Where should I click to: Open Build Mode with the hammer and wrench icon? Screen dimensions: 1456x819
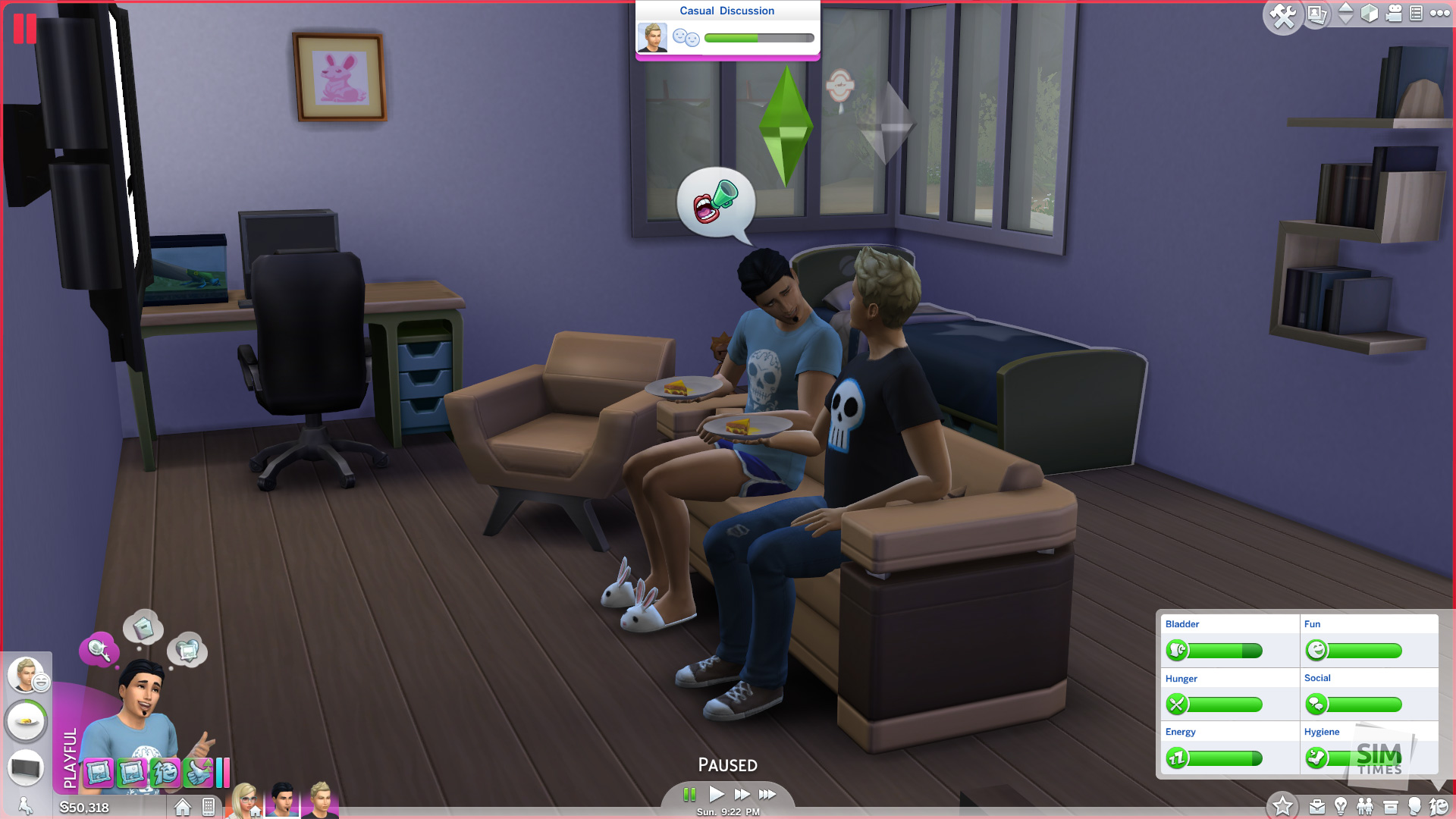point(1283,14)
